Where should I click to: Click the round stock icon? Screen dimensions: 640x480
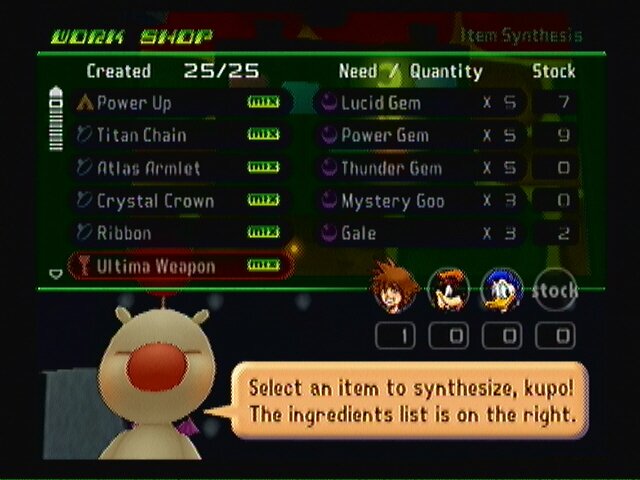555,289
